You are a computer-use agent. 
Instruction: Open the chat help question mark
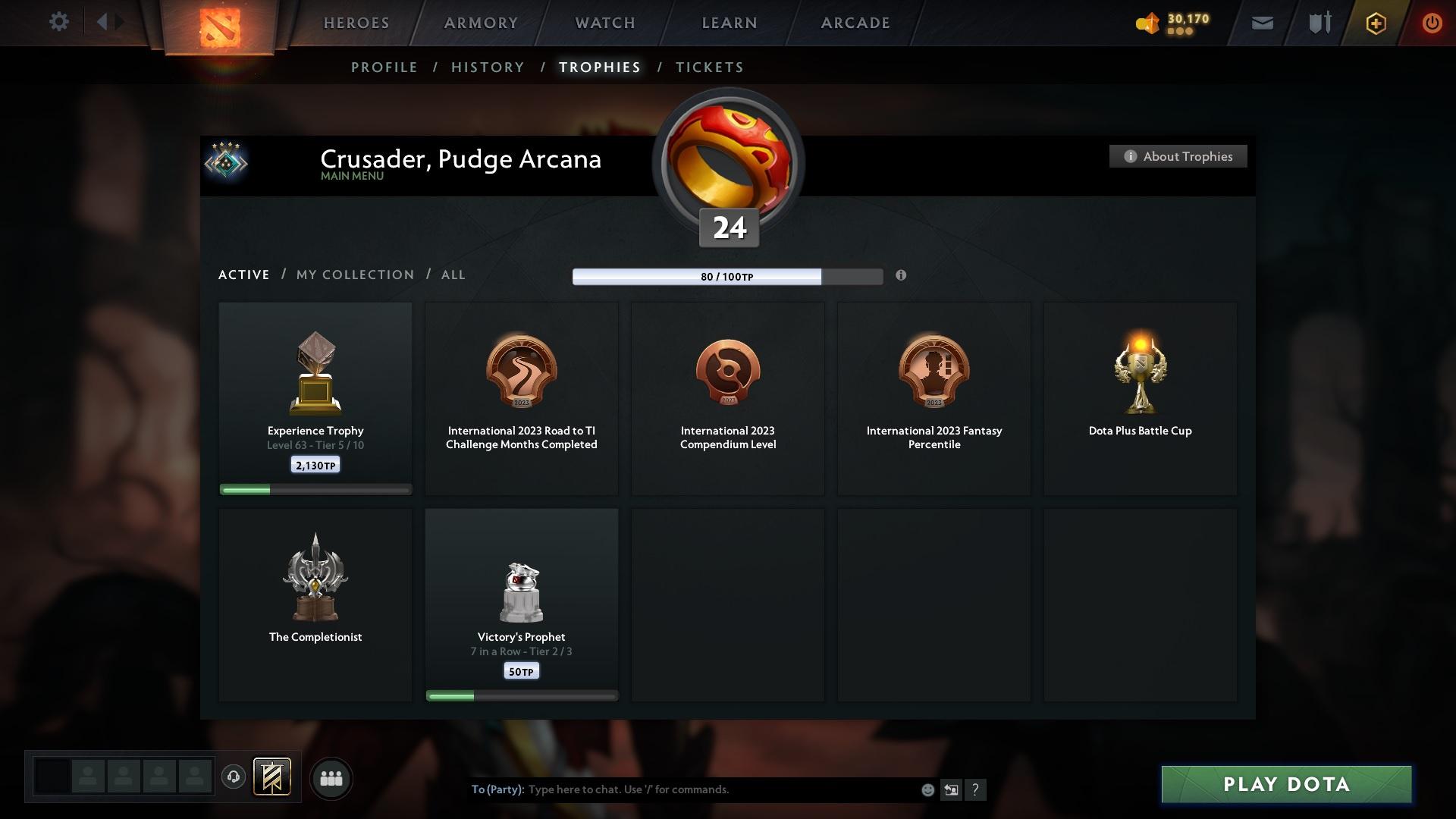point(975,789)
